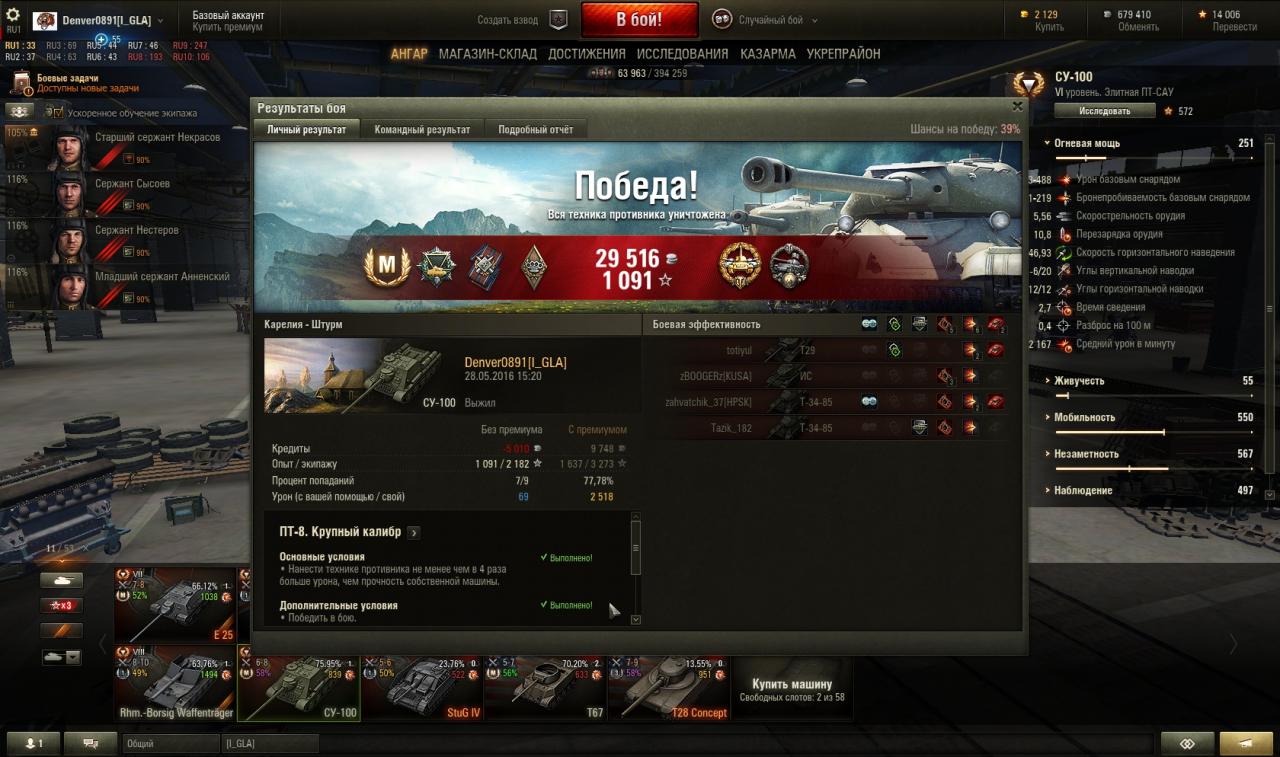Select the E 25 tank in carousel
The image size is (1280, 757).
pyautogui.click(x=175, y=605)
